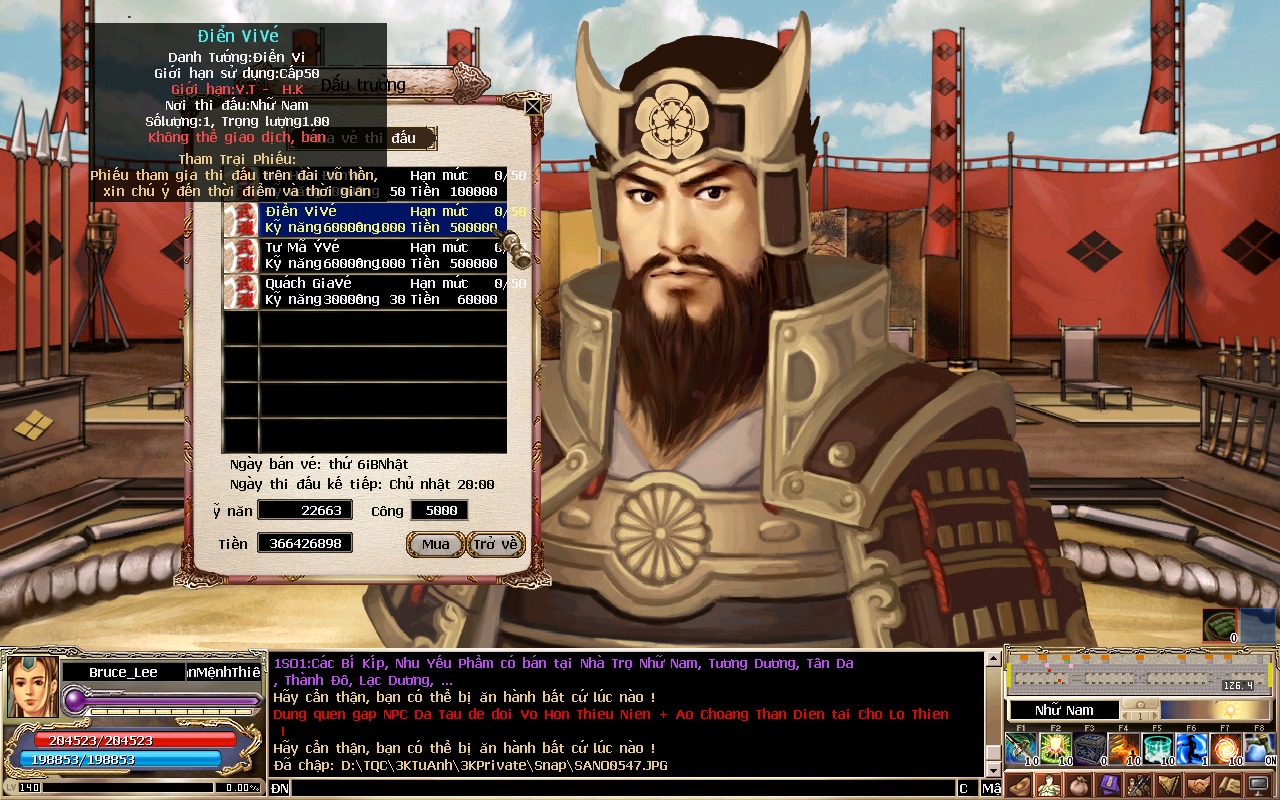The image size is (1280, 800).
Task: Open the character status menu icon
Action: (x=1048, y=786)
